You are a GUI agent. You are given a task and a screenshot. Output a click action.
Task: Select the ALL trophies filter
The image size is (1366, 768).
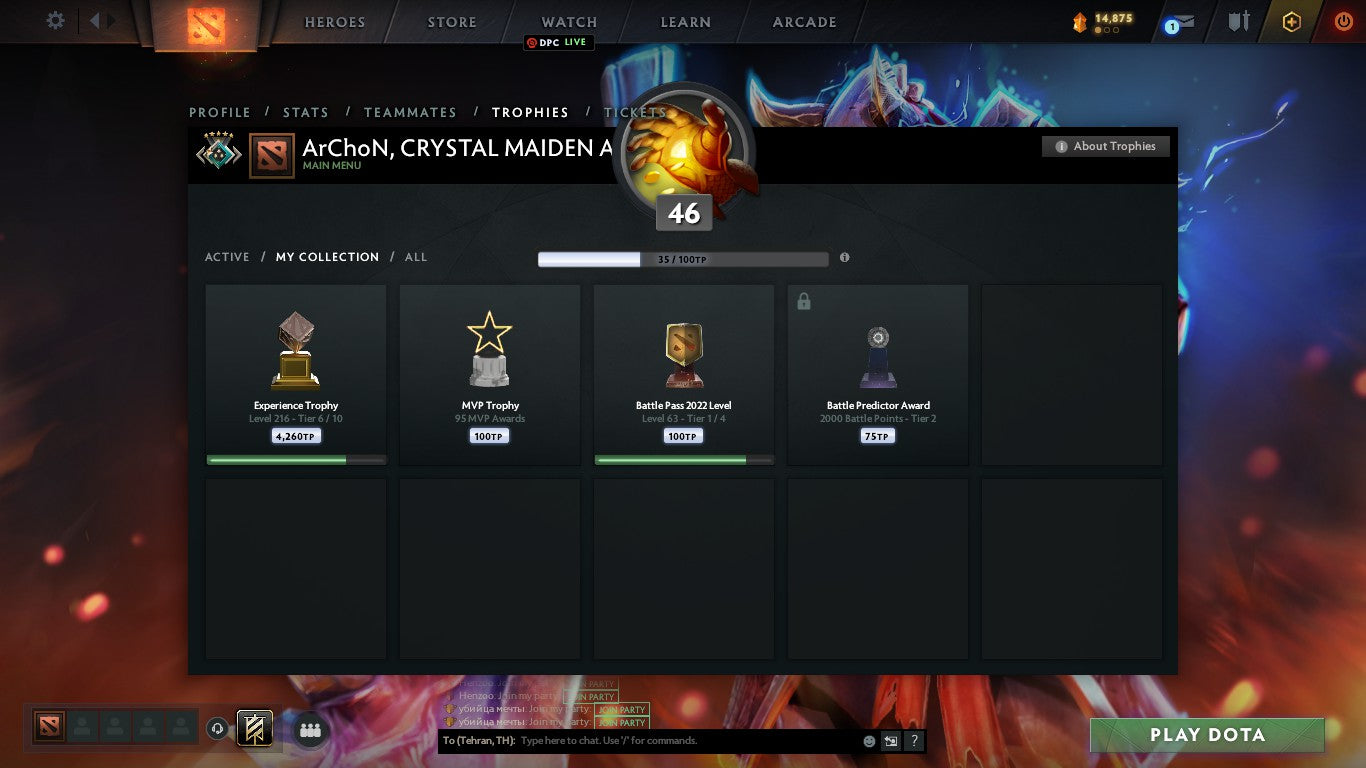click(415, 257)
